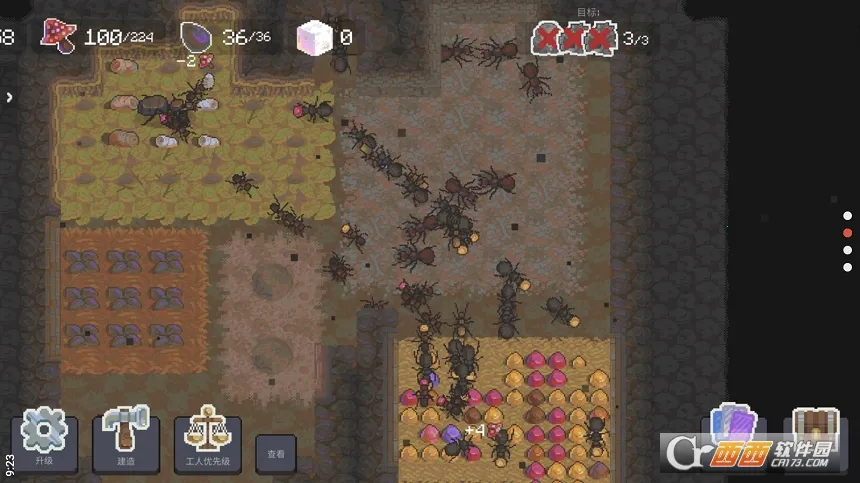Select the view (查看) button
Viewport: 860px width, 483px height.
tap(275, 453)
